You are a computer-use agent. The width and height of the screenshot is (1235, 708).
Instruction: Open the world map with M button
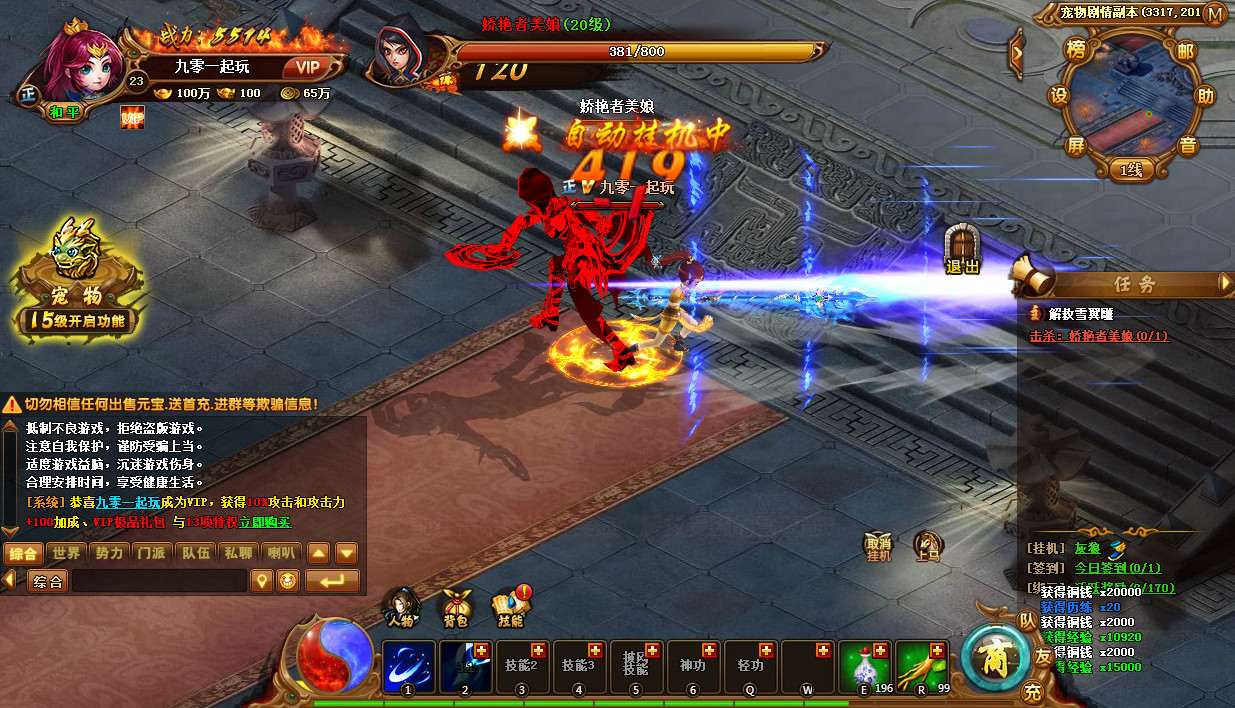point(1215,14)
